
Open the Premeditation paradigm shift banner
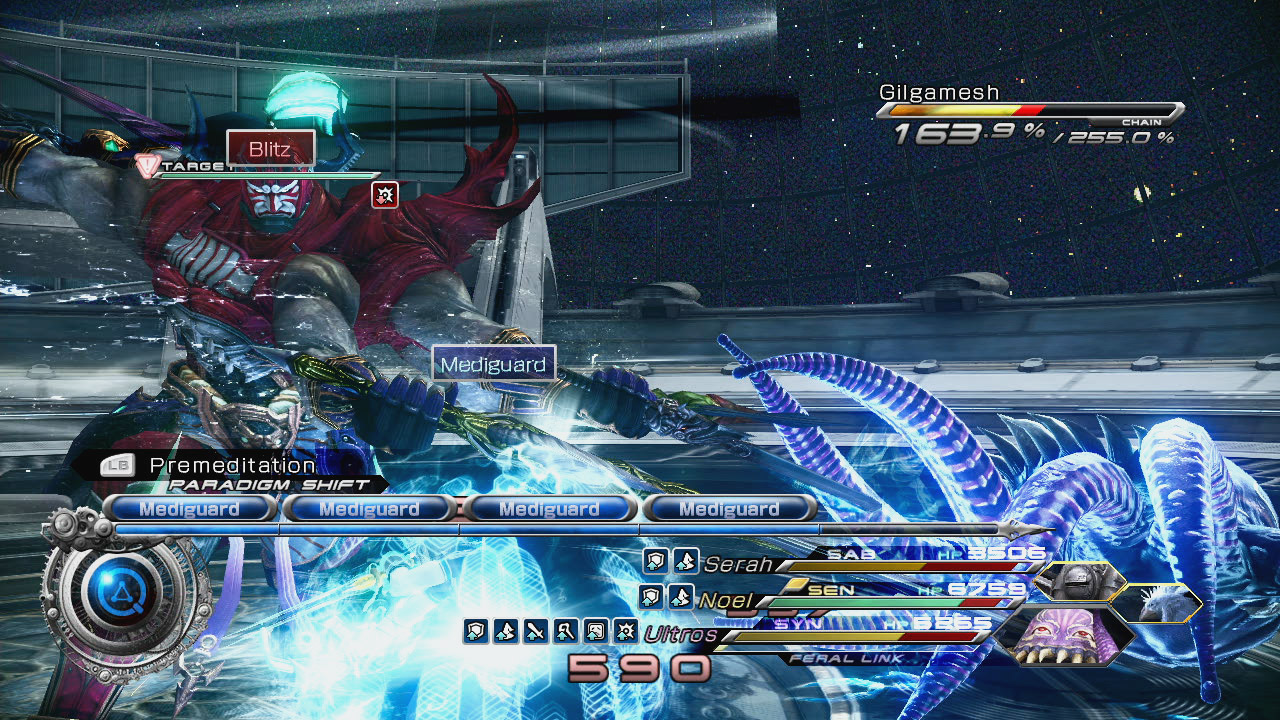pyautogui.click(x=232, y=466)
